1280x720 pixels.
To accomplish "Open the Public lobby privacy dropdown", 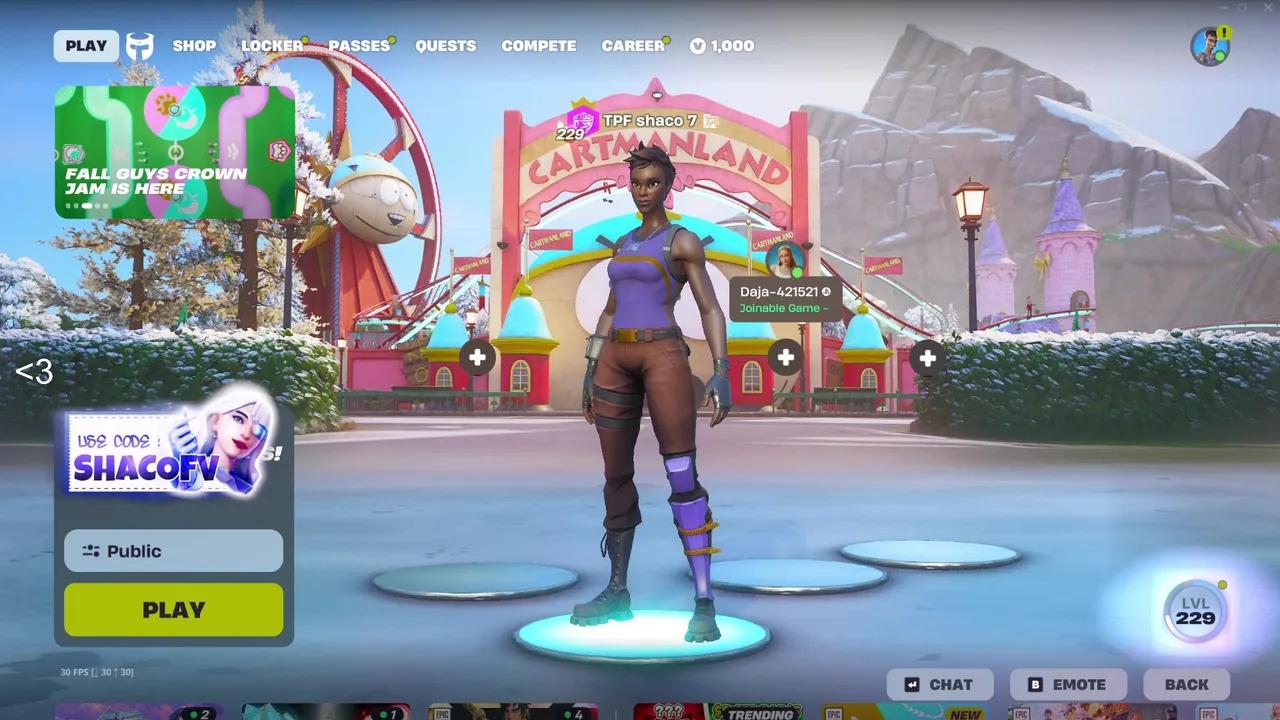I will [172, 551].
